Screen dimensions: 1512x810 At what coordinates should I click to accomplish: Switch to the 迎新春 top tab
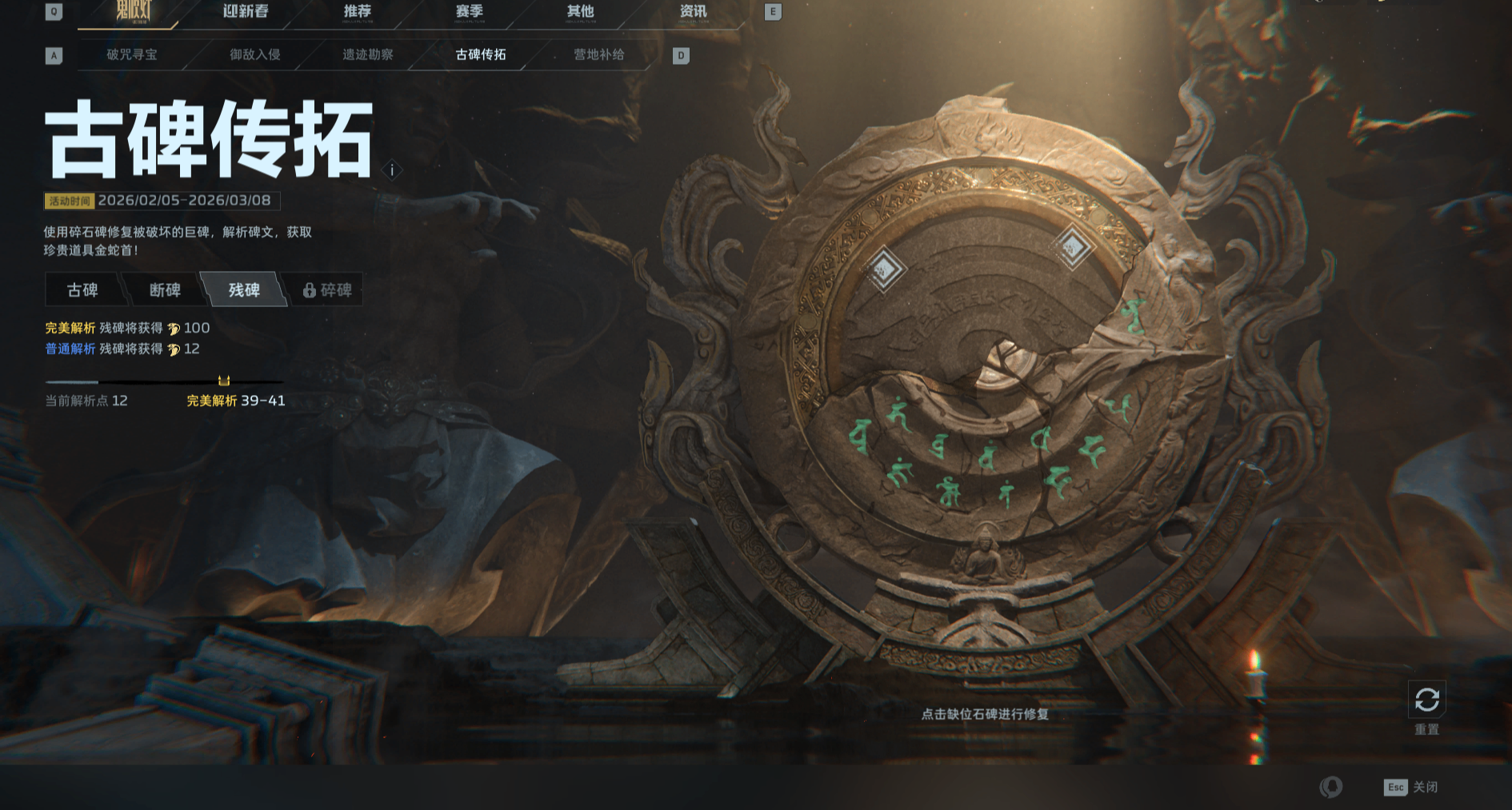click(245, 11)
